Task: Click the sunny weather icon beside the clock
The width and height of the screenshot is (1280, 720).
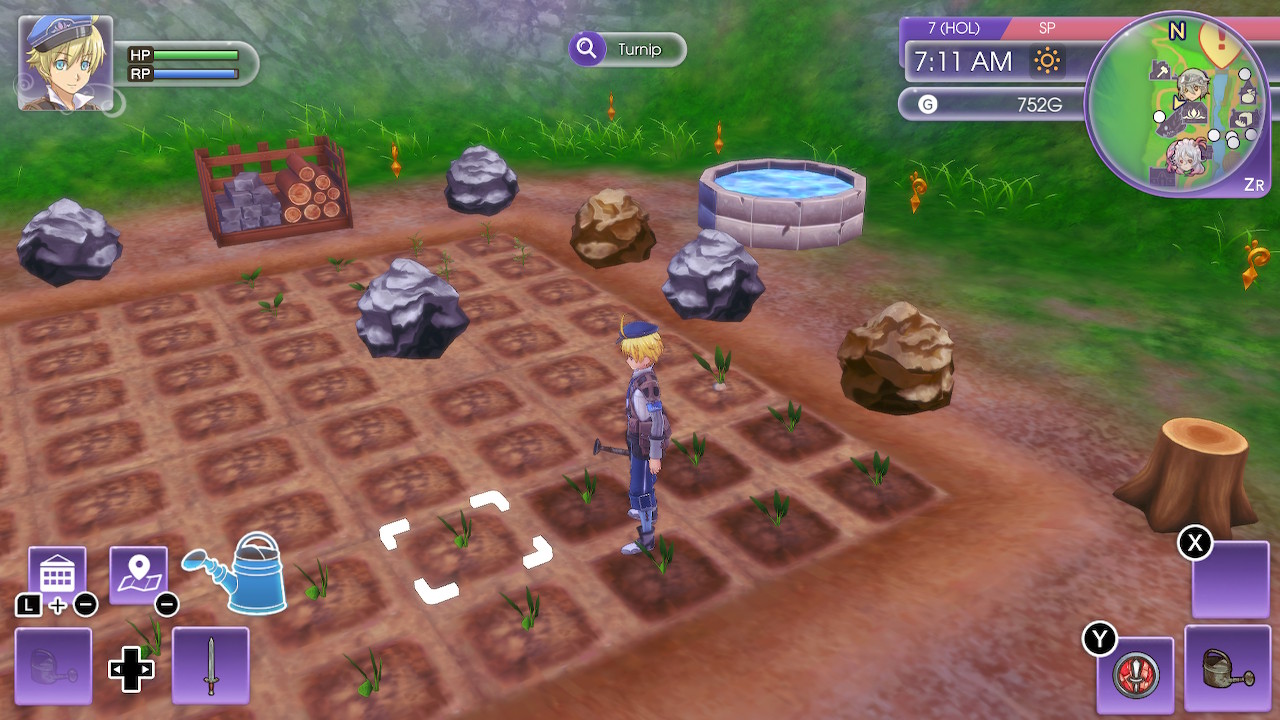Action: [1048, 61]
